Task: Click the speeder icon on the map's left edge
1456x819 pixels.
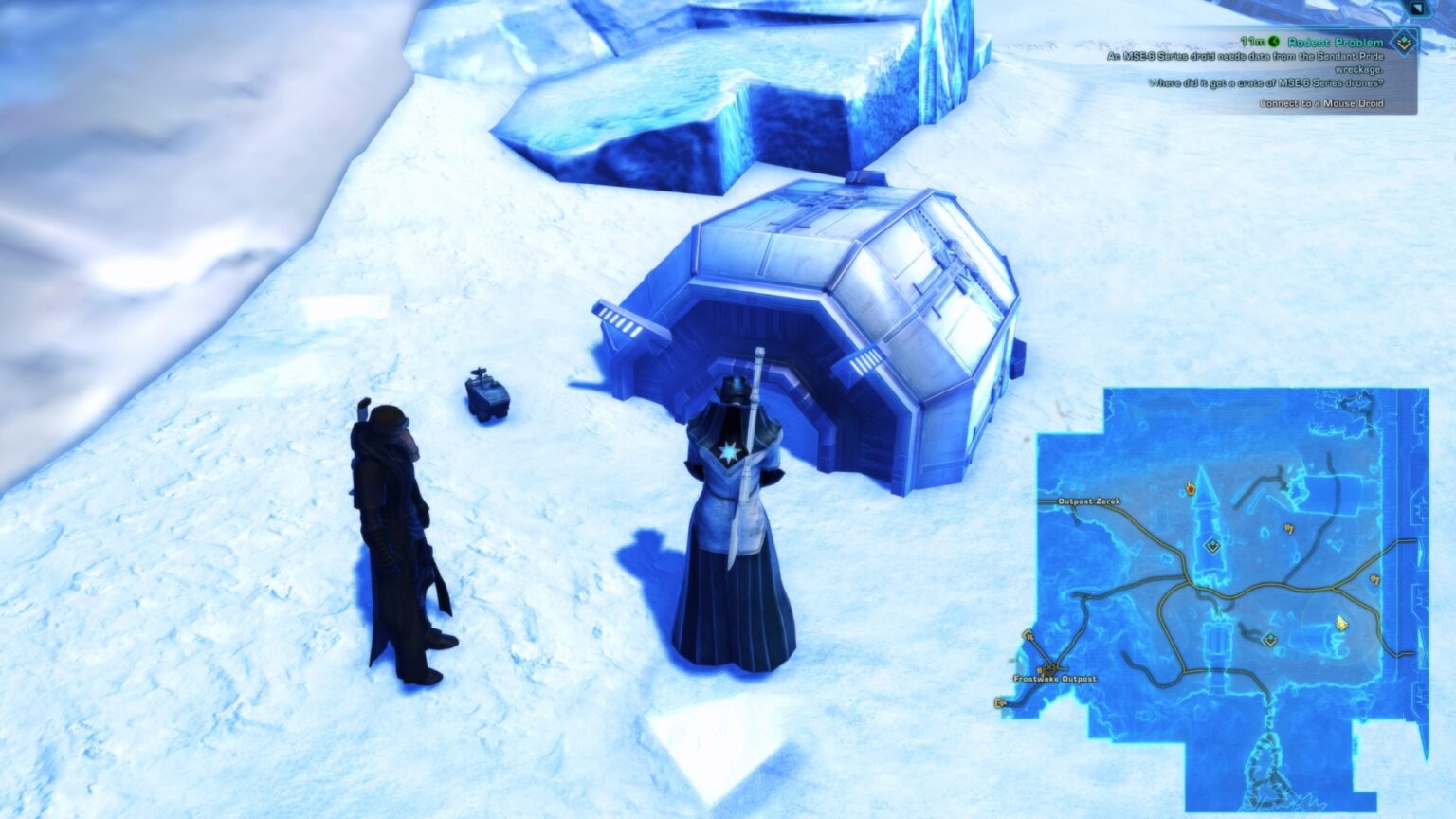Action: tap(1027, 636)
